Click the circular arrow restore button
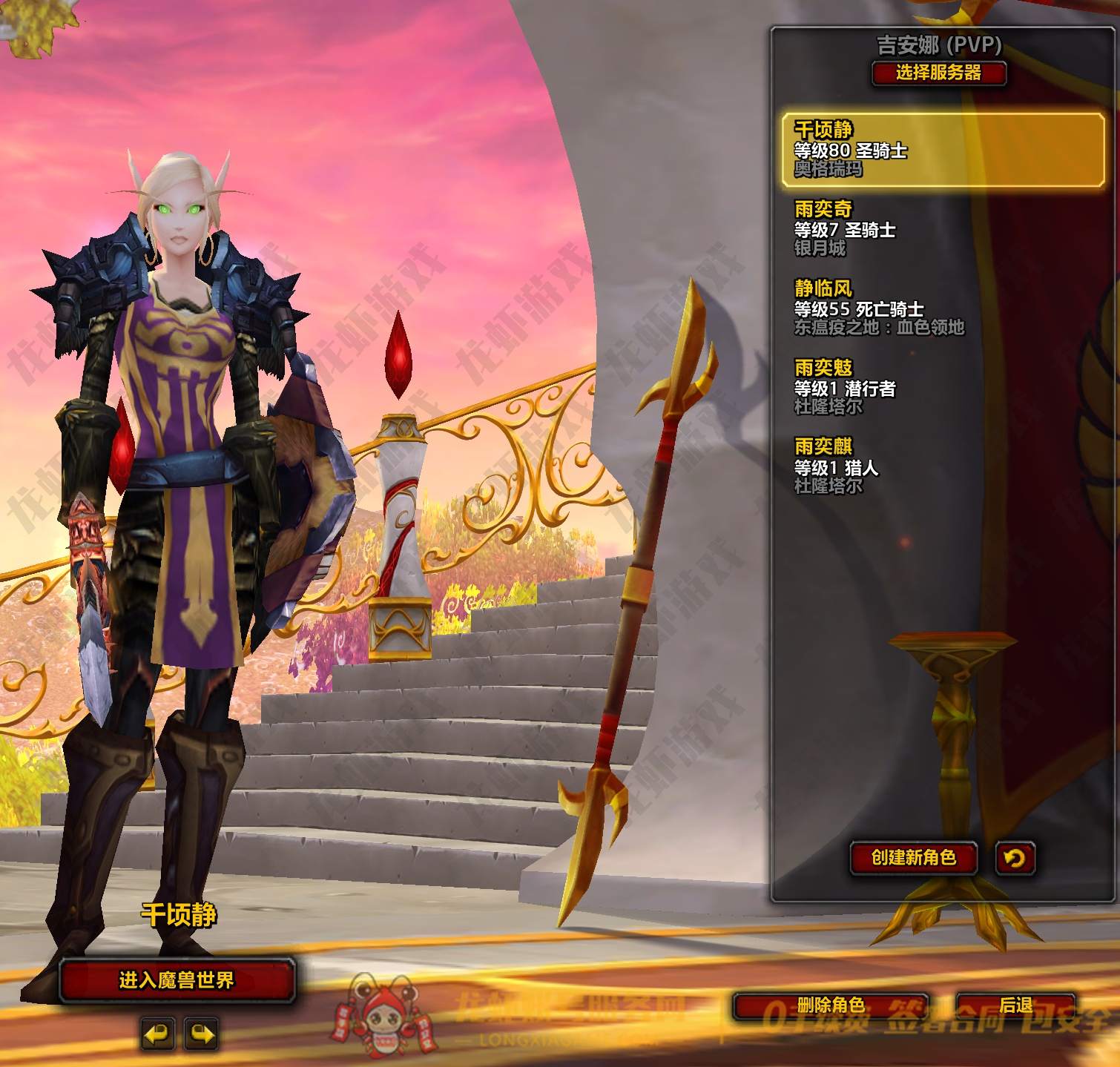 [1014, 858]
